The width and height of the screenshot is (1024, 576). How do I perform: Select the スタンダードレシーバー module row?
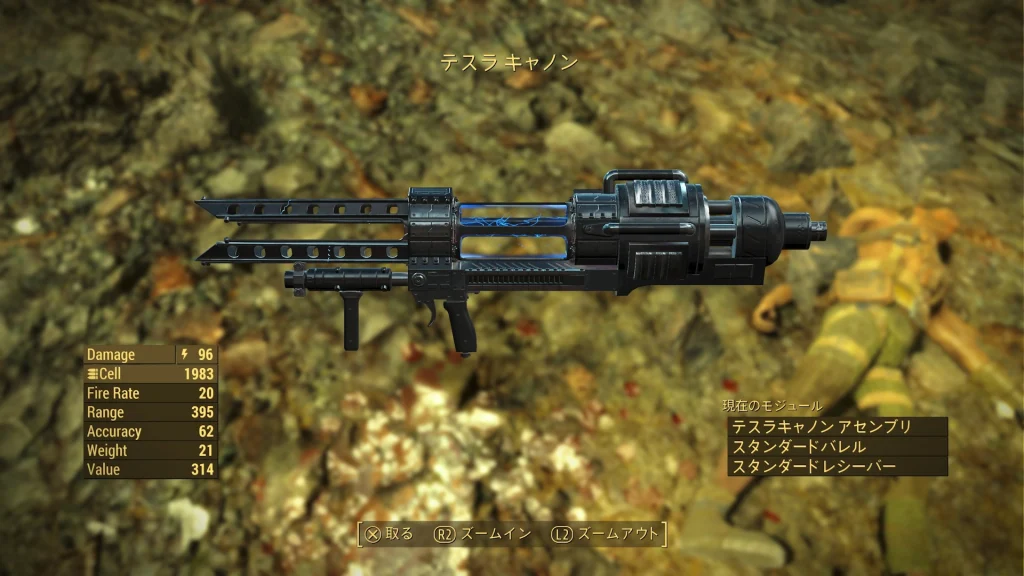coord(836,467)
